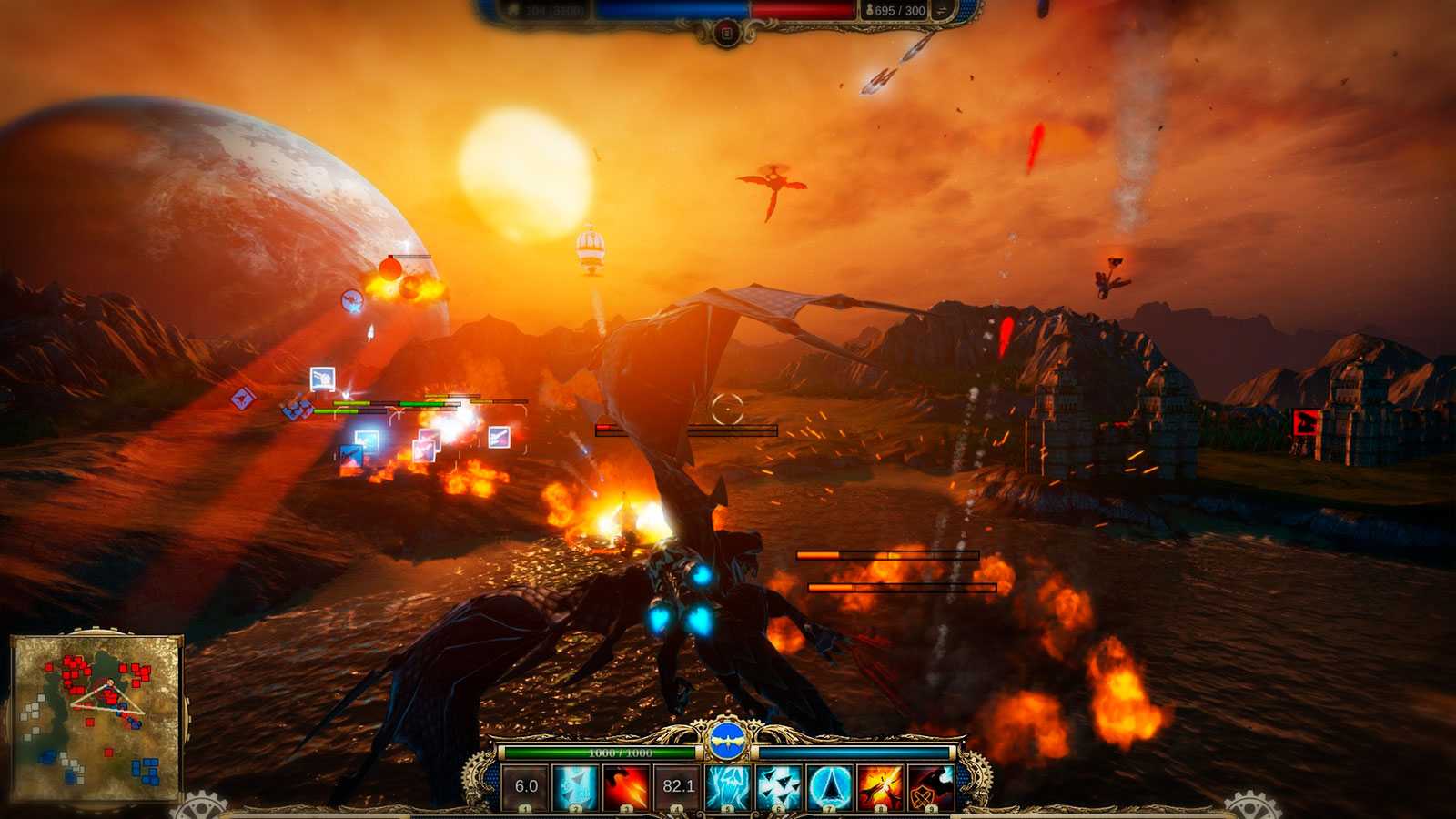
Task: Click the blue dragon emblem above the hotbar
Action: [x=727, y=743]
